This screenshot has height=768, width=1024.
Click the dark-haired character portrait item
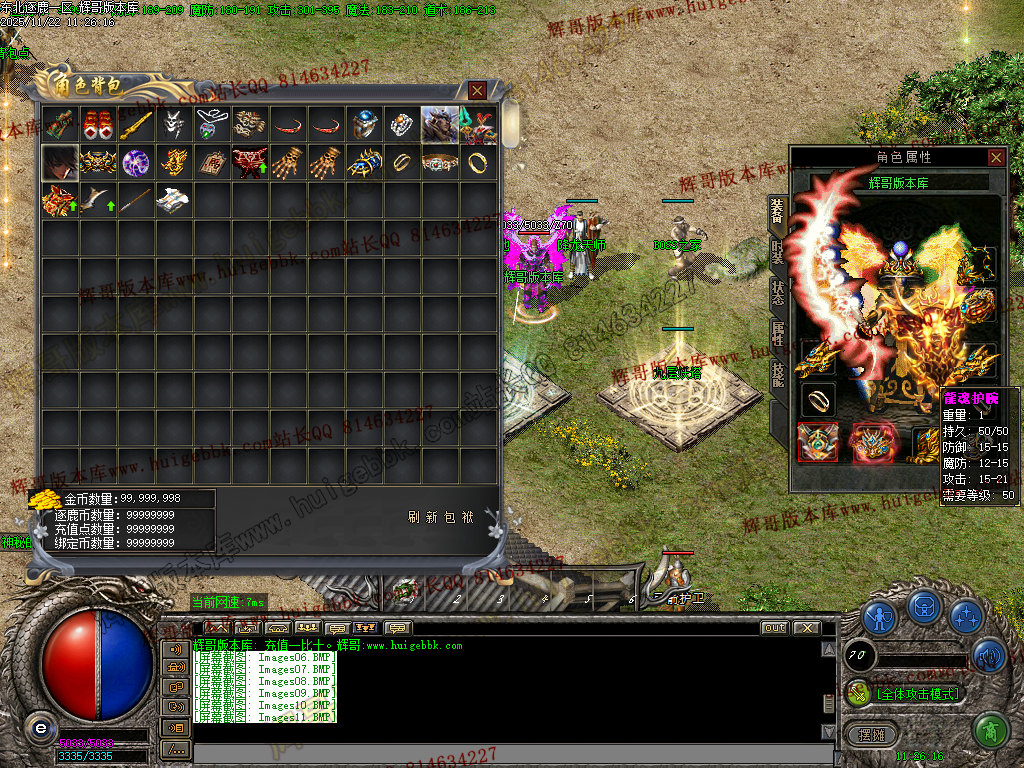60,163
